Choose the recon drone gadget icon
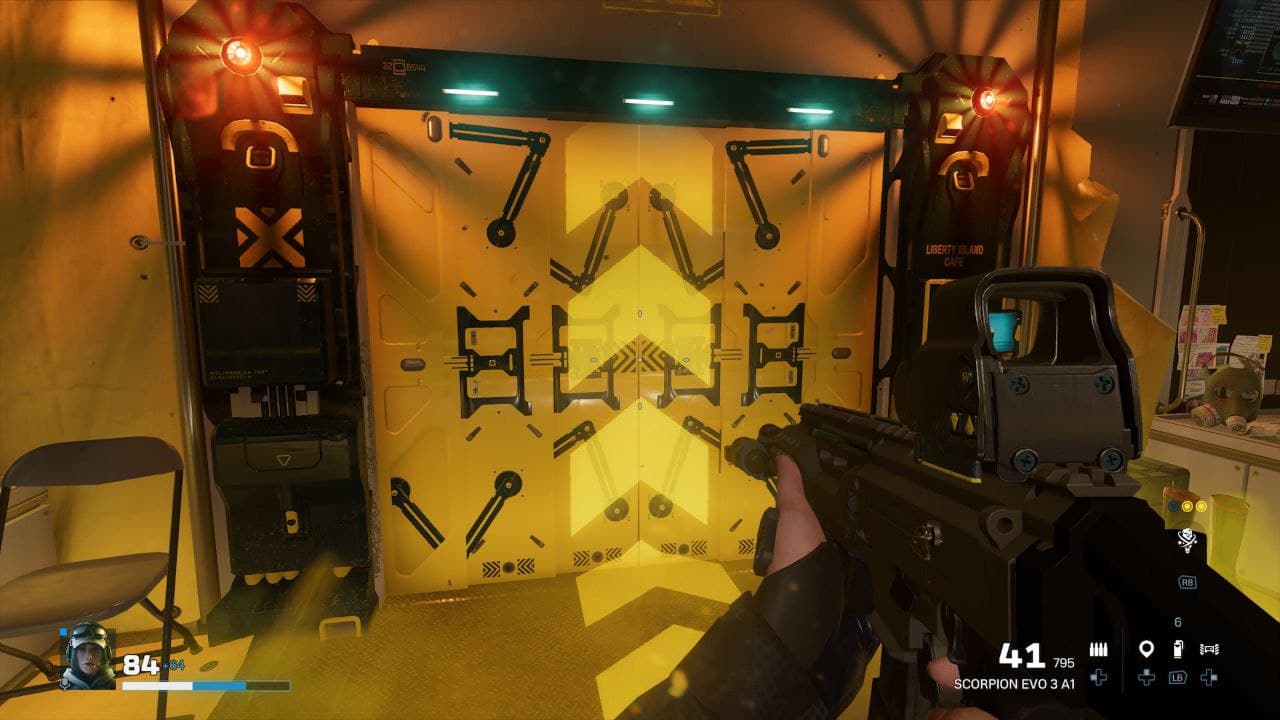Viewport: 1280px width, 720px height. (x=1209, y=649)
